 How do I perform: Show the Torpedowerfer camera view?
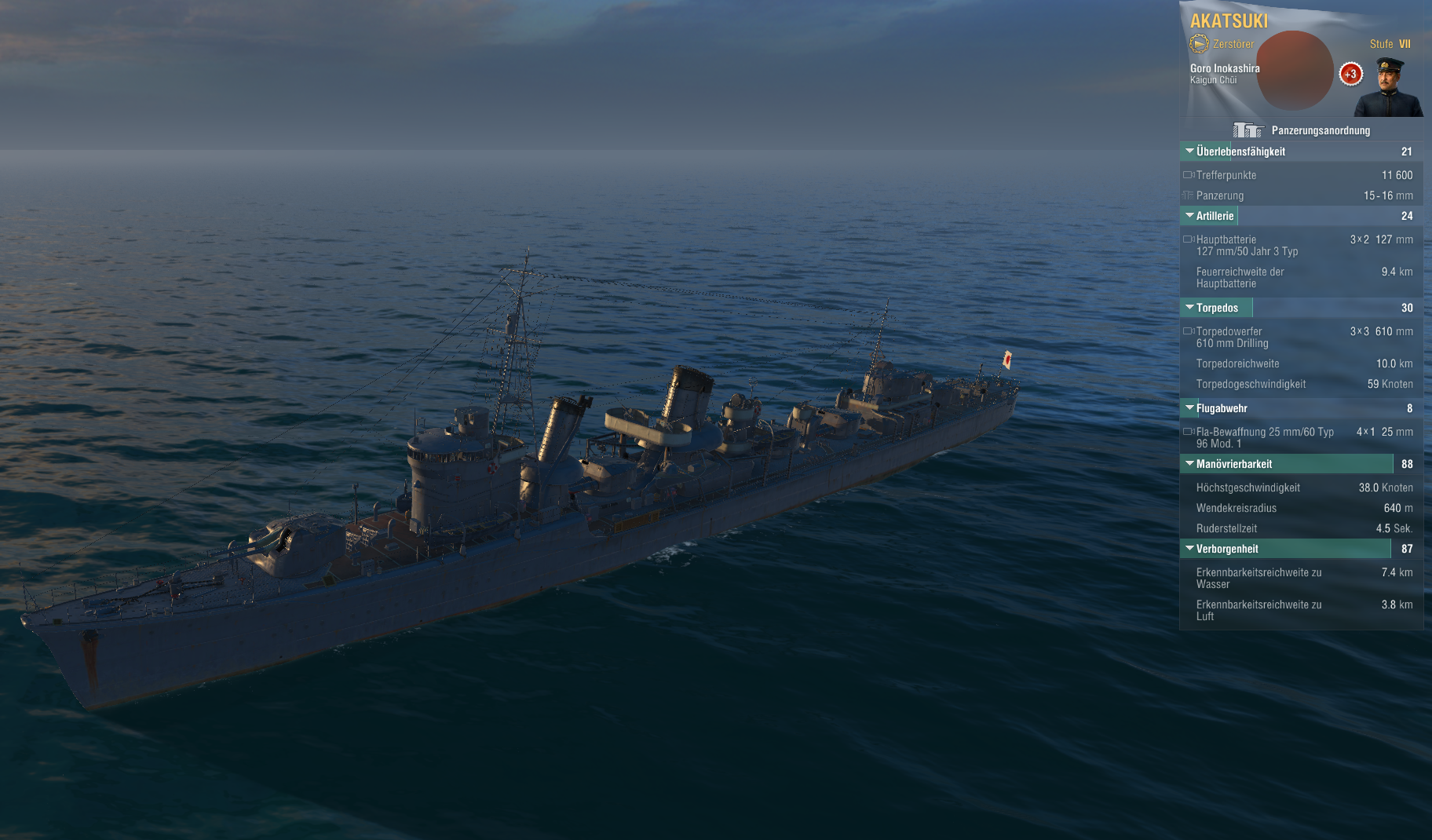(1189, 331)
